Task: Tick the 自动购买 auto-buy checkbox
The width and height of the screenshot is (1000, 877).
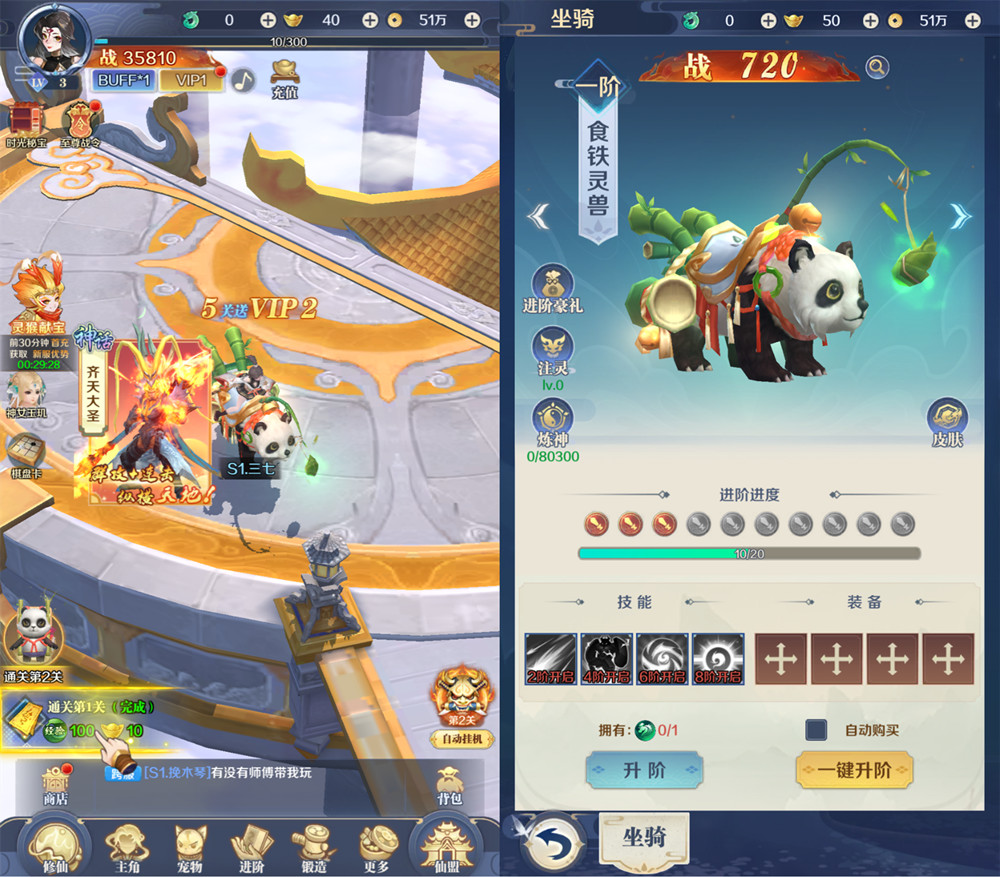Action: tap(816, 730)
